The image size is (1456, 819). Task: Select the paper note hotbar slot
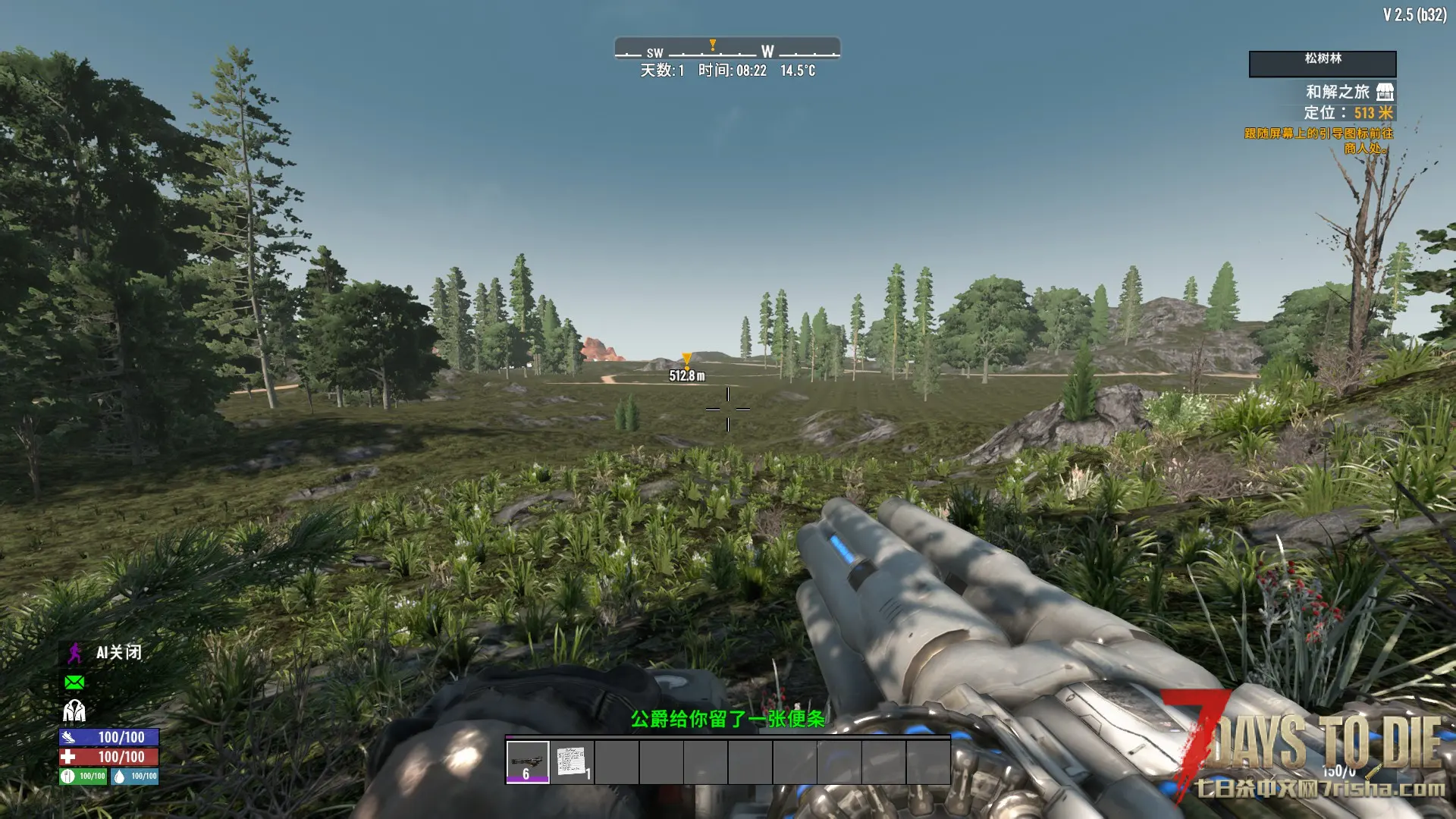pyautogui.click(x=572, y=761)
